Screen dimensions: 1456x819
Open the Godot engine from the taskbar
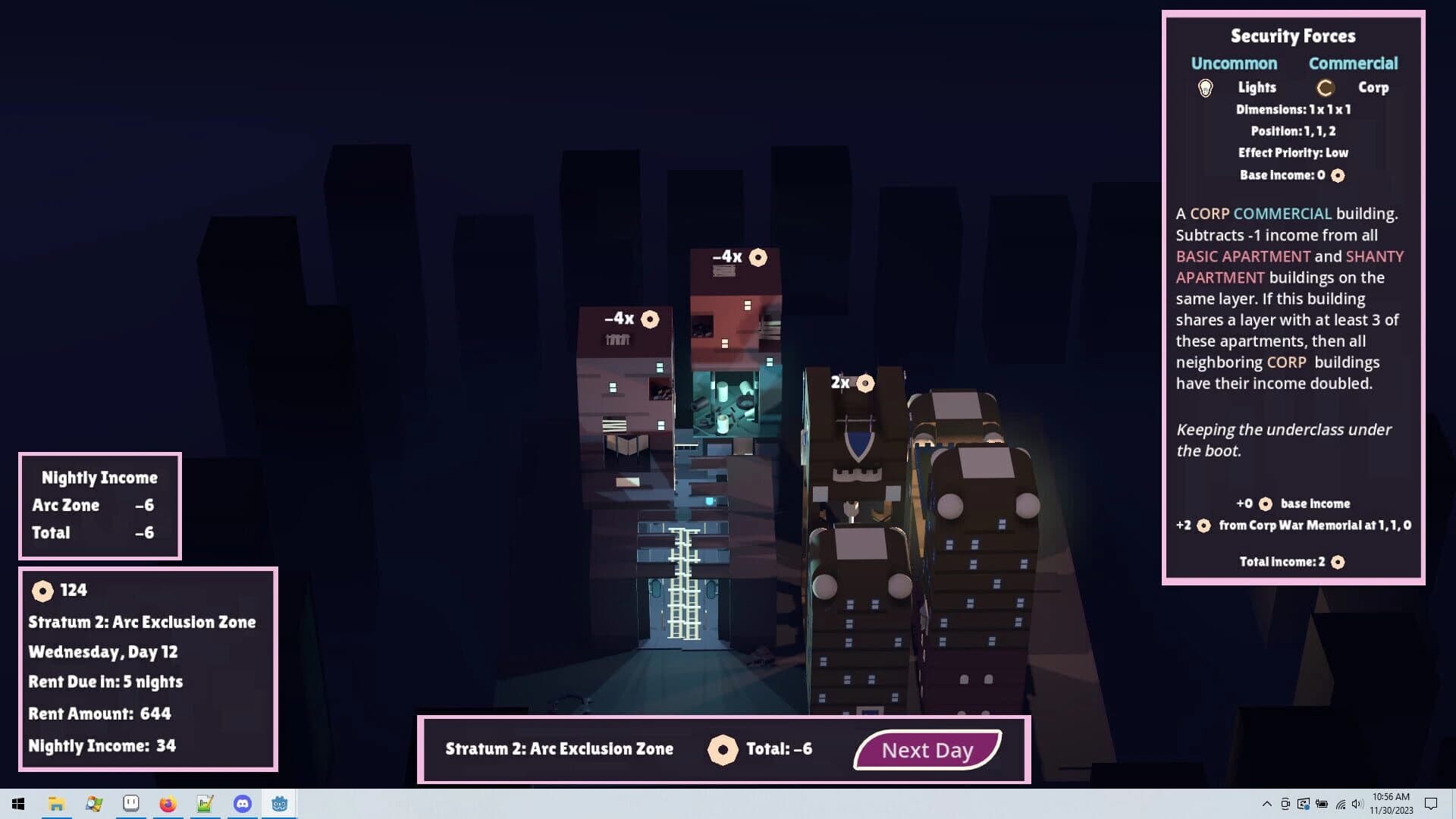[279, 805]
